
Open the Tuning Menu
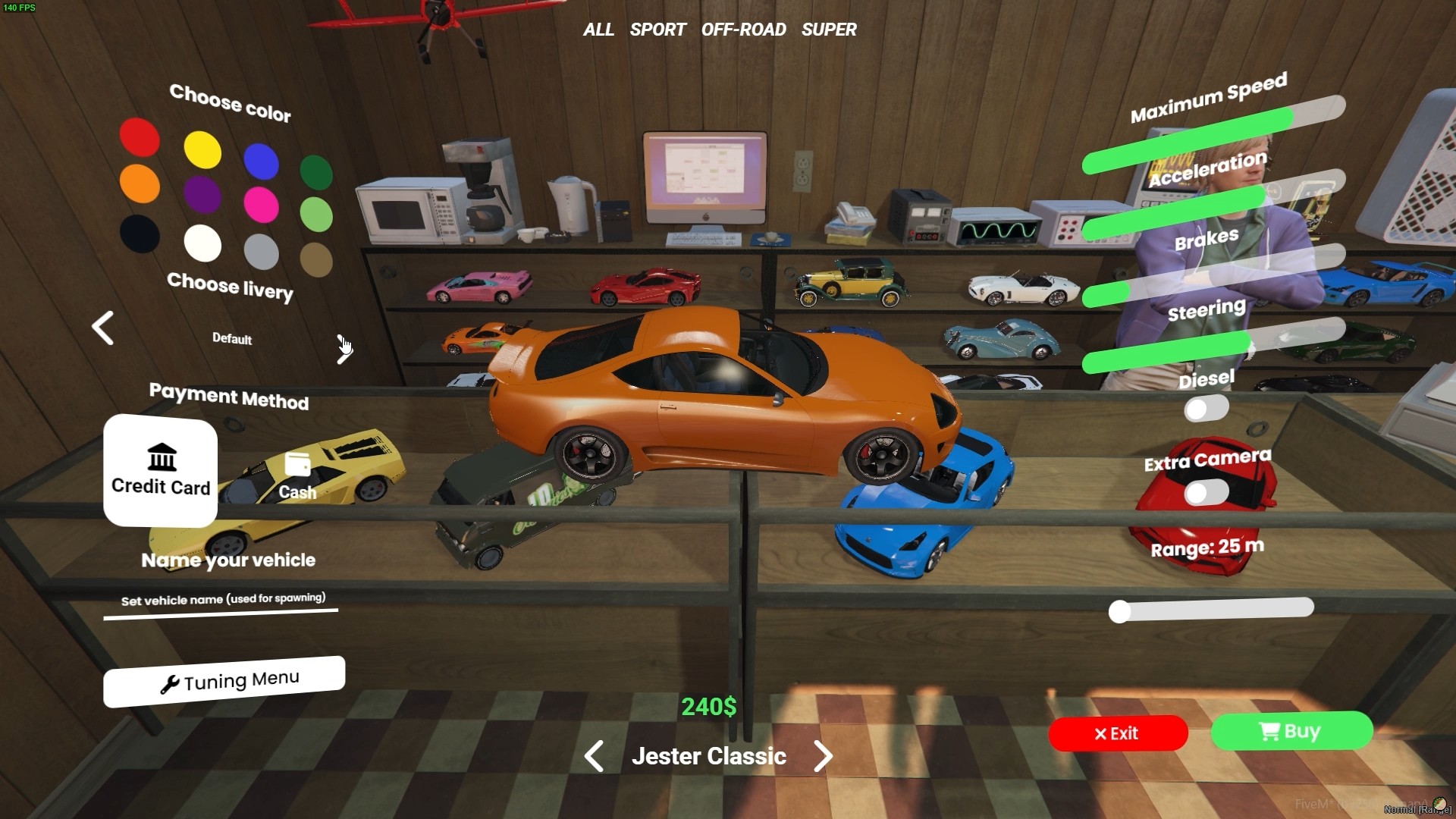point(224,681)
